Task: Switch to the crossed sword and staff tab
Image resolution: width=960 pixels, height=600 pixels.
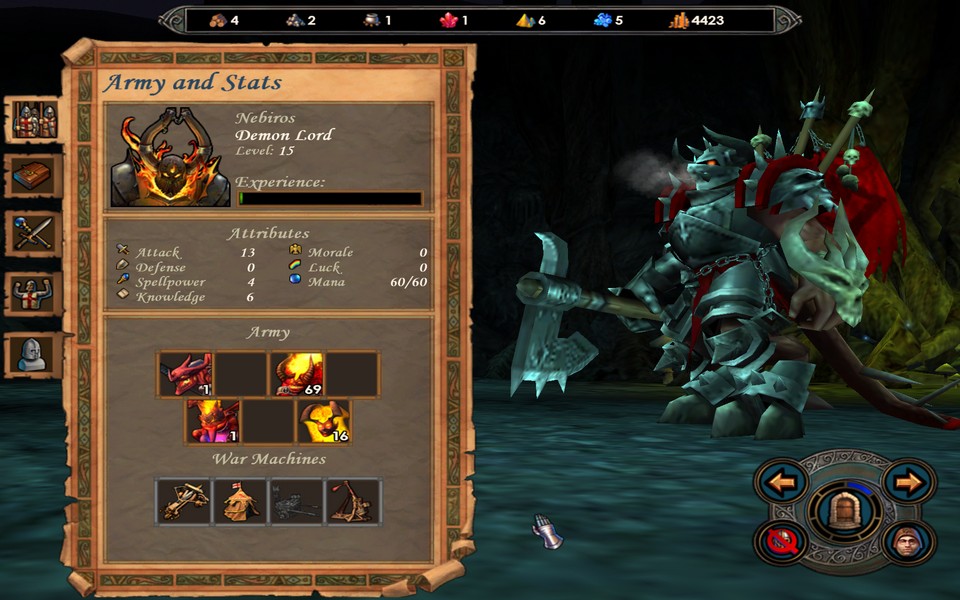Action: (35, 235)
